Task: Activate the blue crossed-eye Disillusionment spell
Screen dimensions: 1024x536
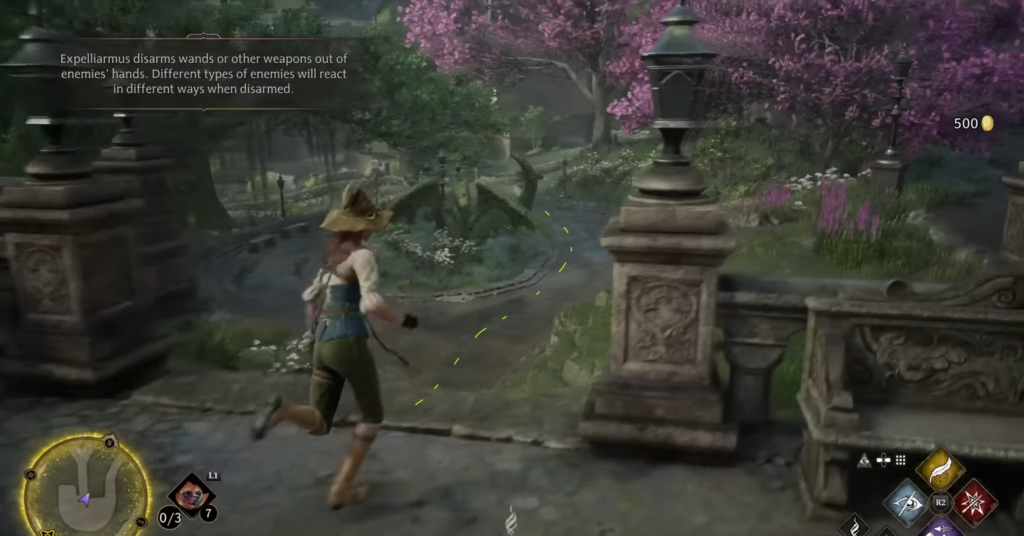Action: click(x=907, y=502)
